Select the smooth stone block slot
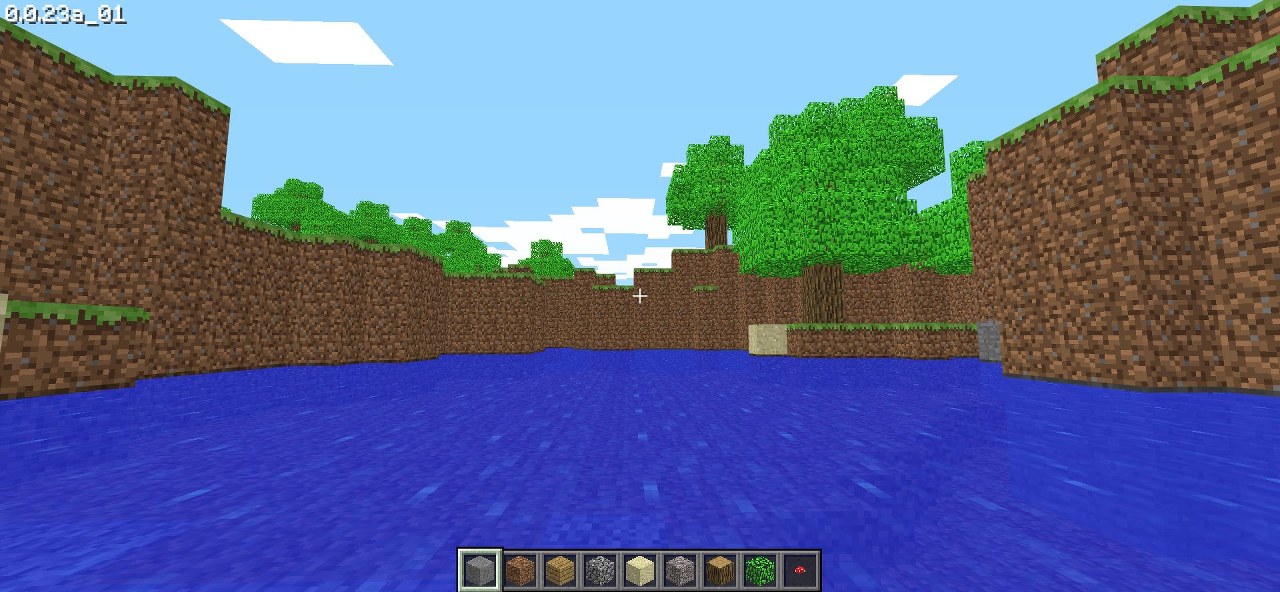 click(x=480, y=571)
